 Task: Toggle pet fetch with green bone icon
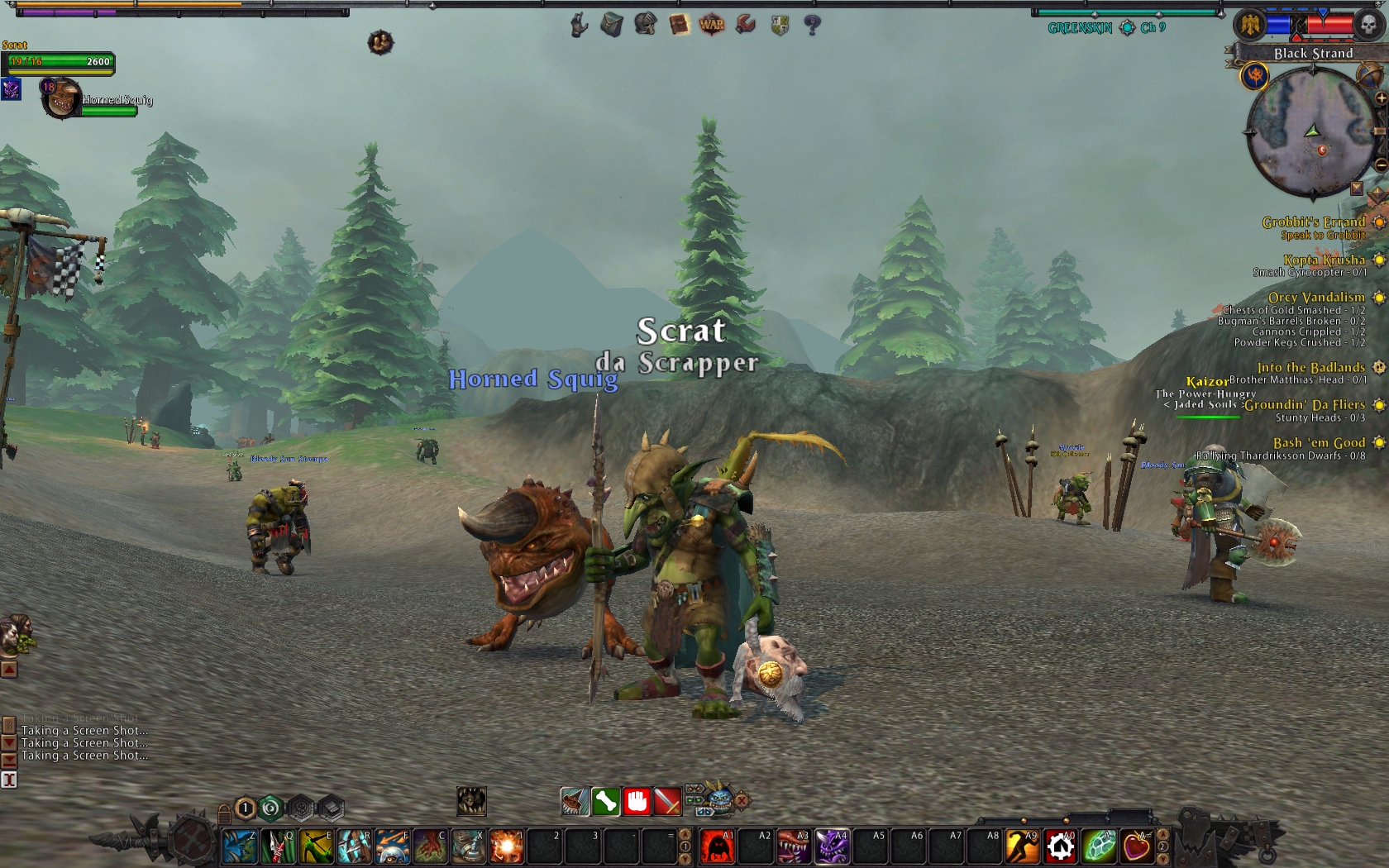(605, 803)
